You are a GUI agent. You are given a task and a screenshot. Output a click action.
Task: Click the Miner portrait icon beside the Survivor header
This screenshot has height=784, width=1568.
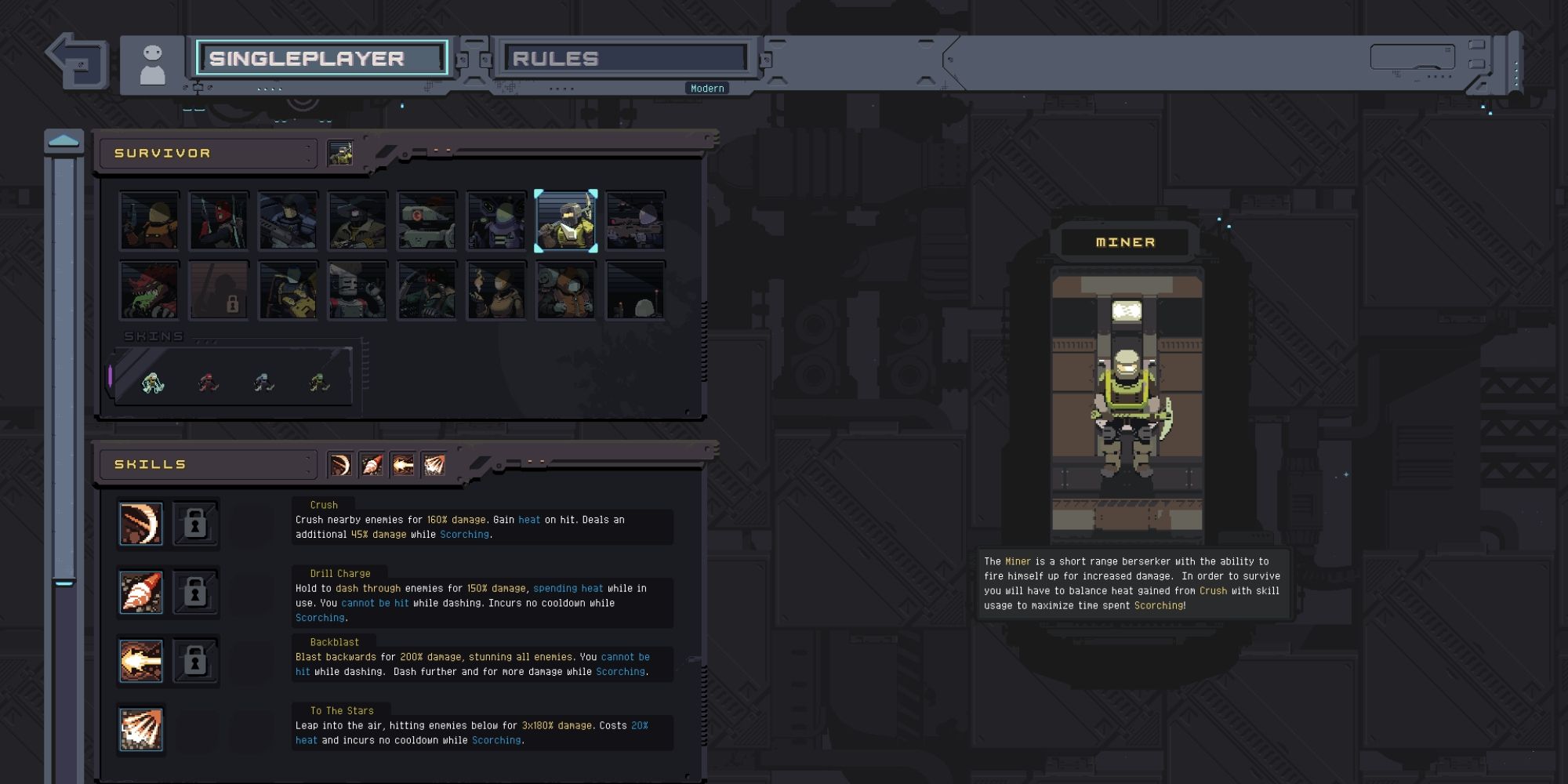(x=340, y=152)
